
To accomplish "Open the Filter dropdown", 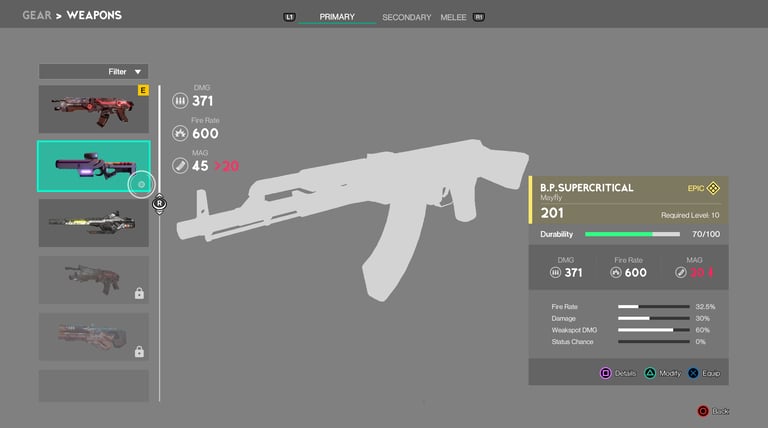I will tap(94, 72).
